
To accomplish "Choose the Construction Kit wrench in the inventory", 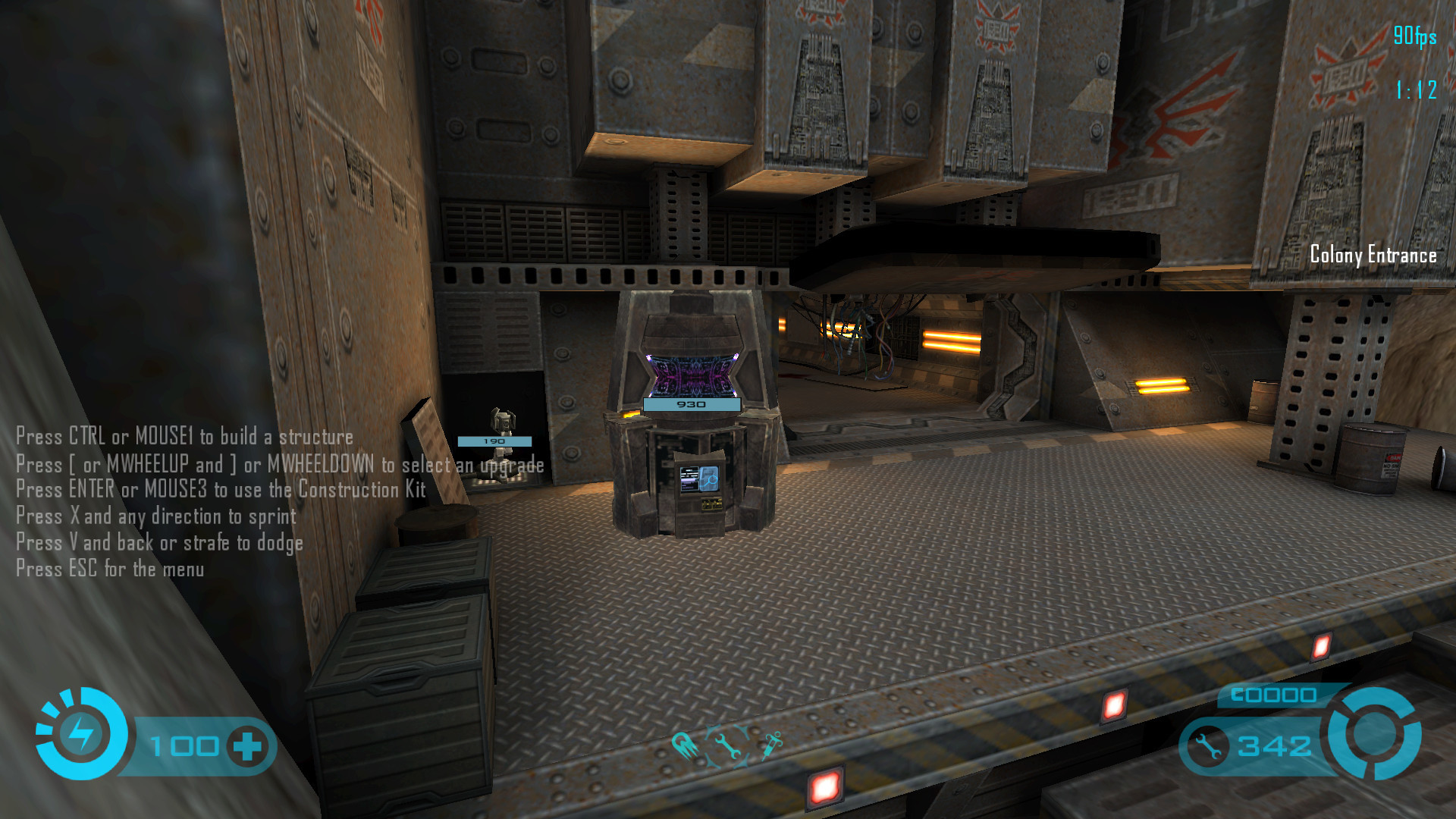I will [x=727, y=745].
